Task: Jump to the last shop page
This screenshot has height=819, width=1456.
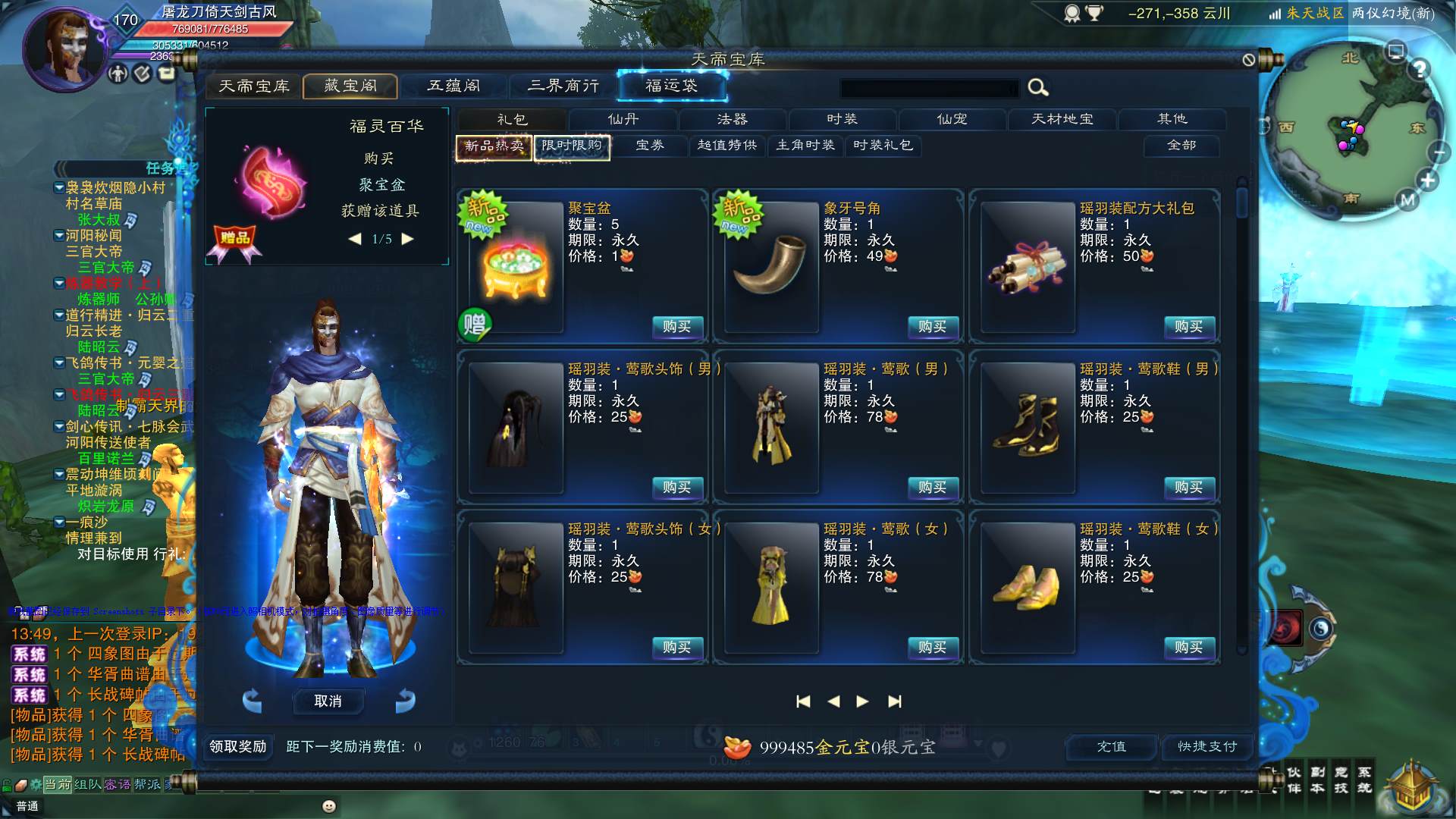Action: click(895, 701)
